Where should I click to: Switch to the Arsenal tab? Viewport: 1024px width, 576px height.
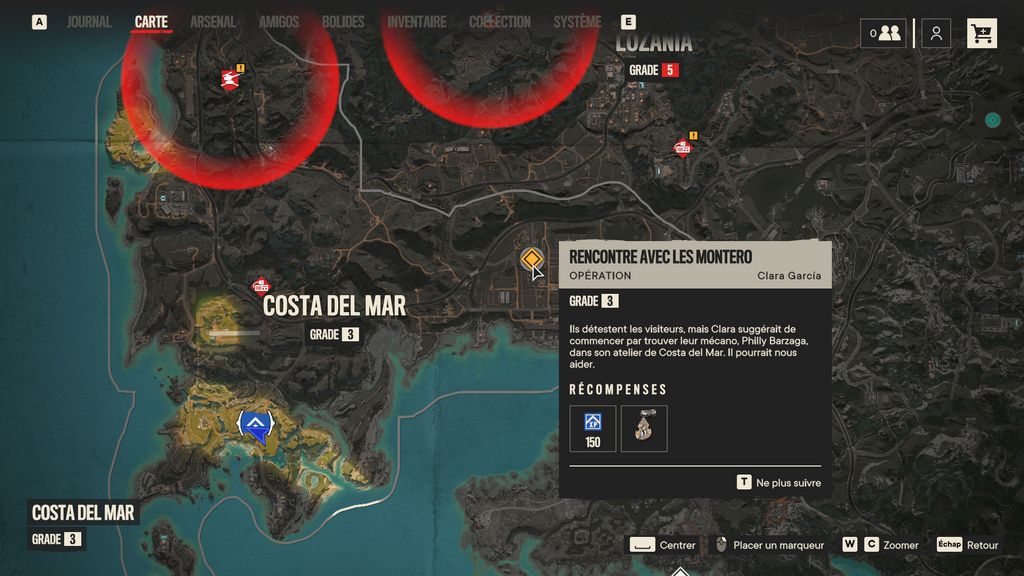click(213, 22)
